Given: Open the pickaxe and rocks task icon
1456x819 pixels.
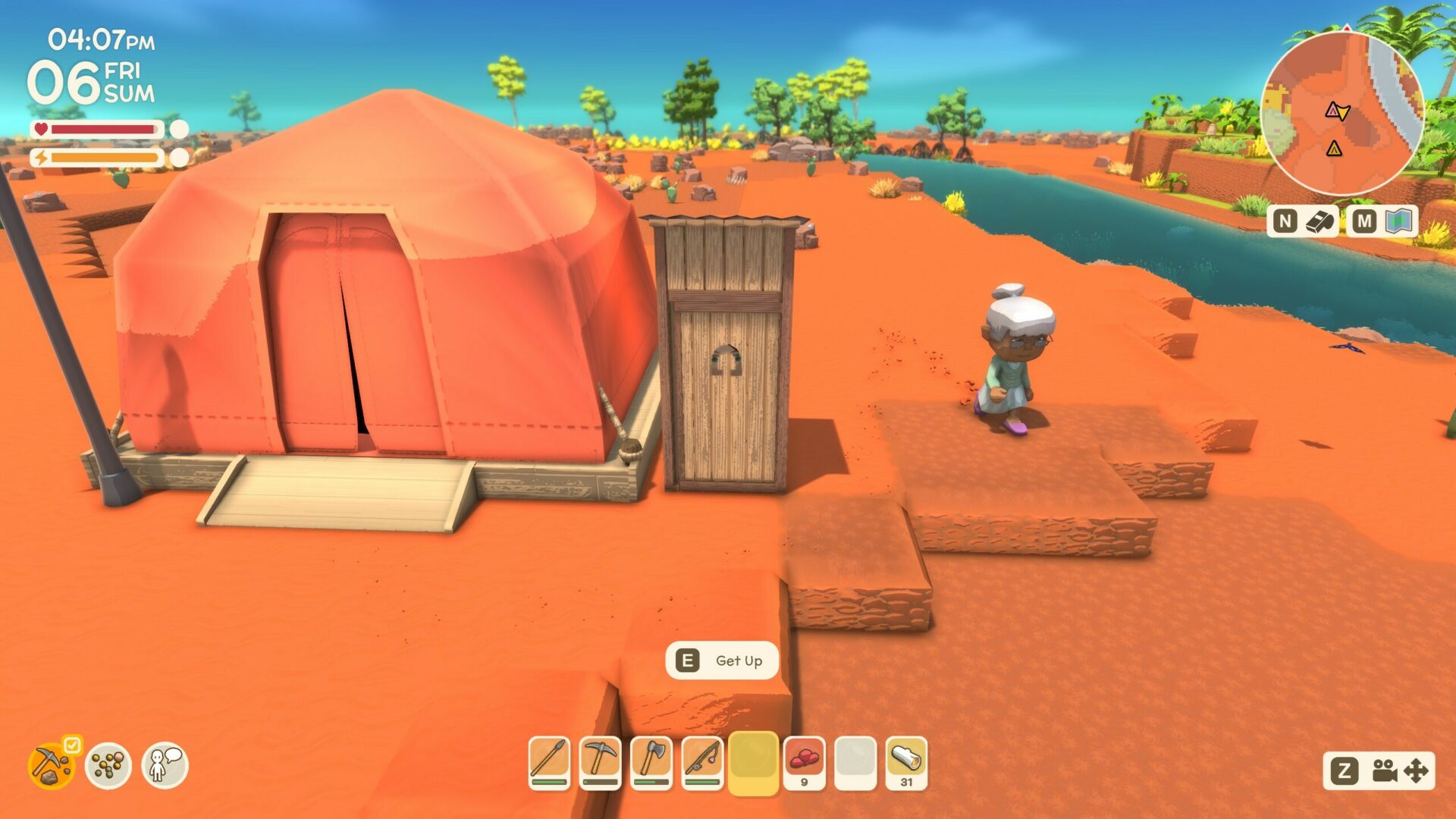Looking at the screenshot, I should point(52,765).
